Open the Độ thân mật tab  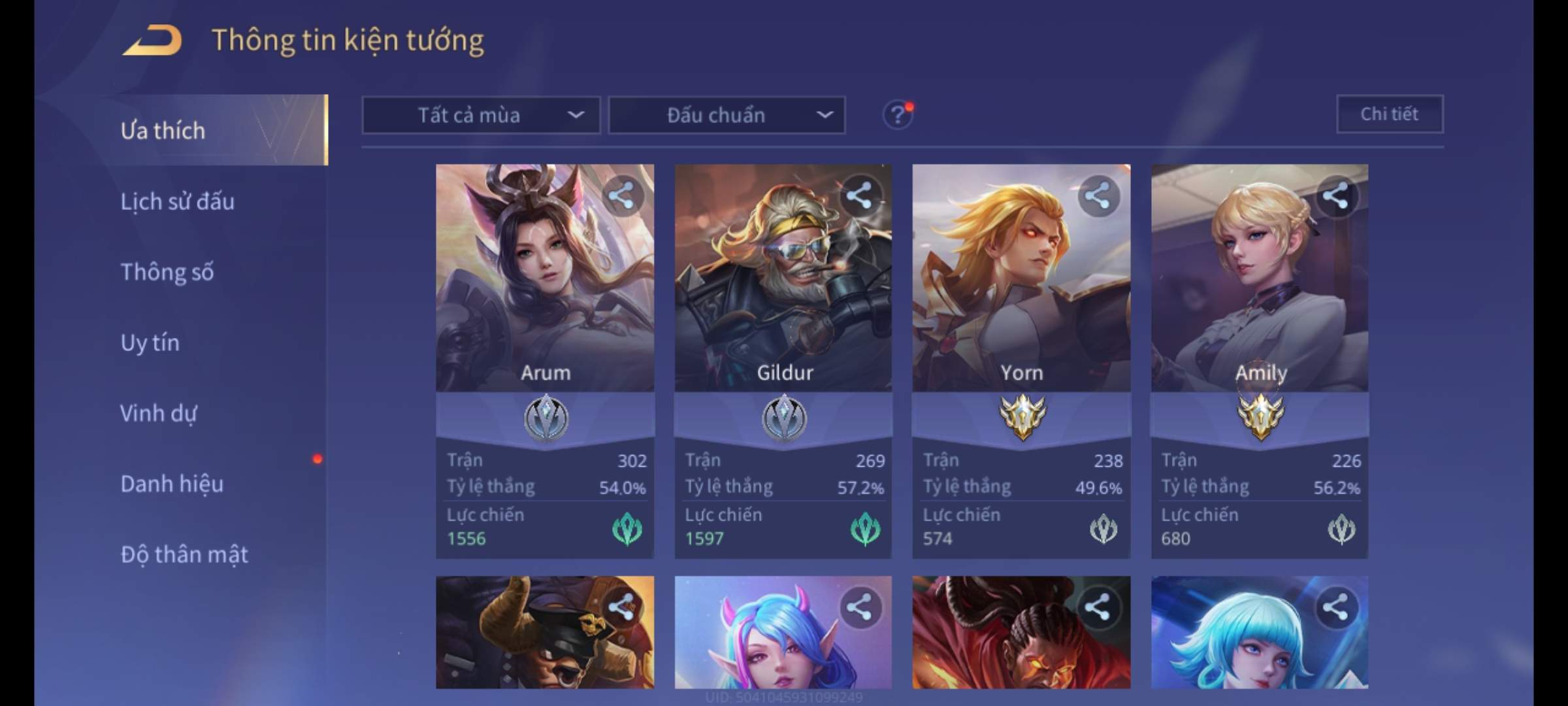tap(184, 554)
